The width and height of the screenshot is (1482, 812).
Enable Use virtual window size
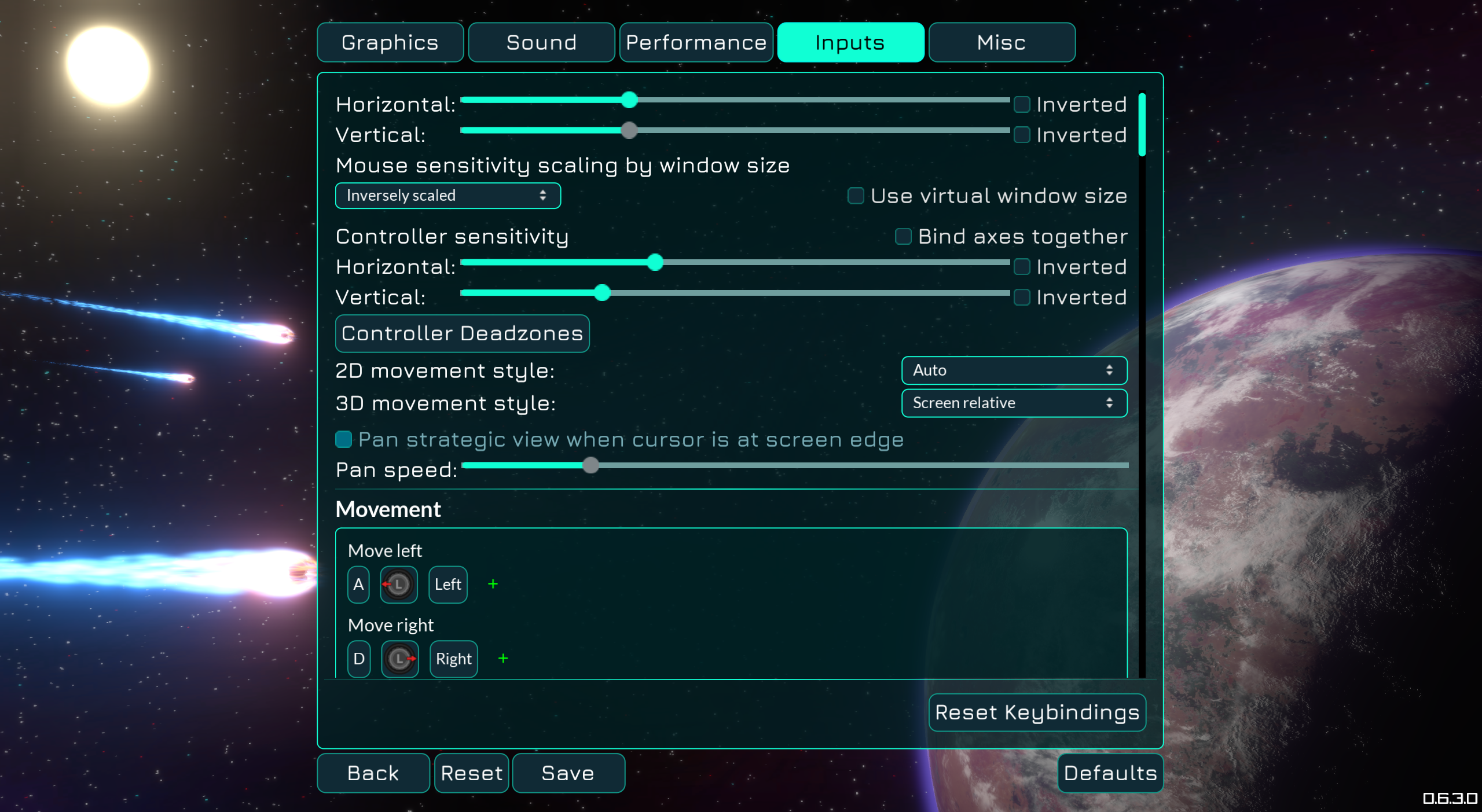[855, 196]
